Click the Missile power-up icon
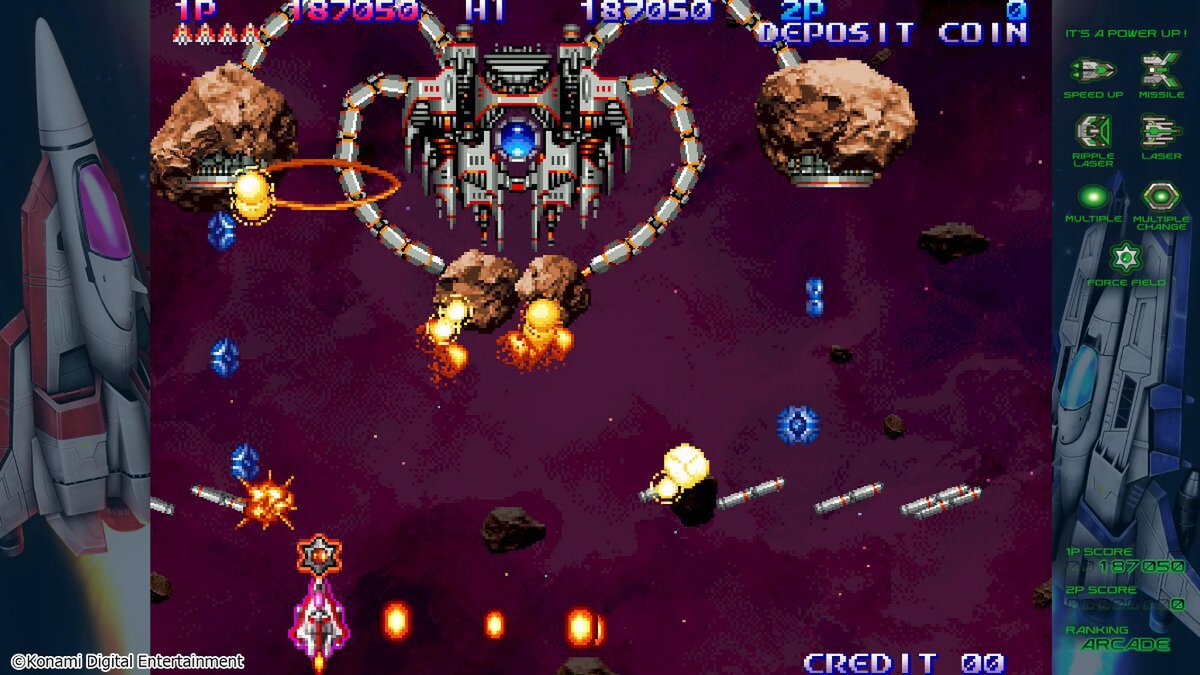Image resolution: width=1200 pixels, height=675 pixels. [1160, 69]
